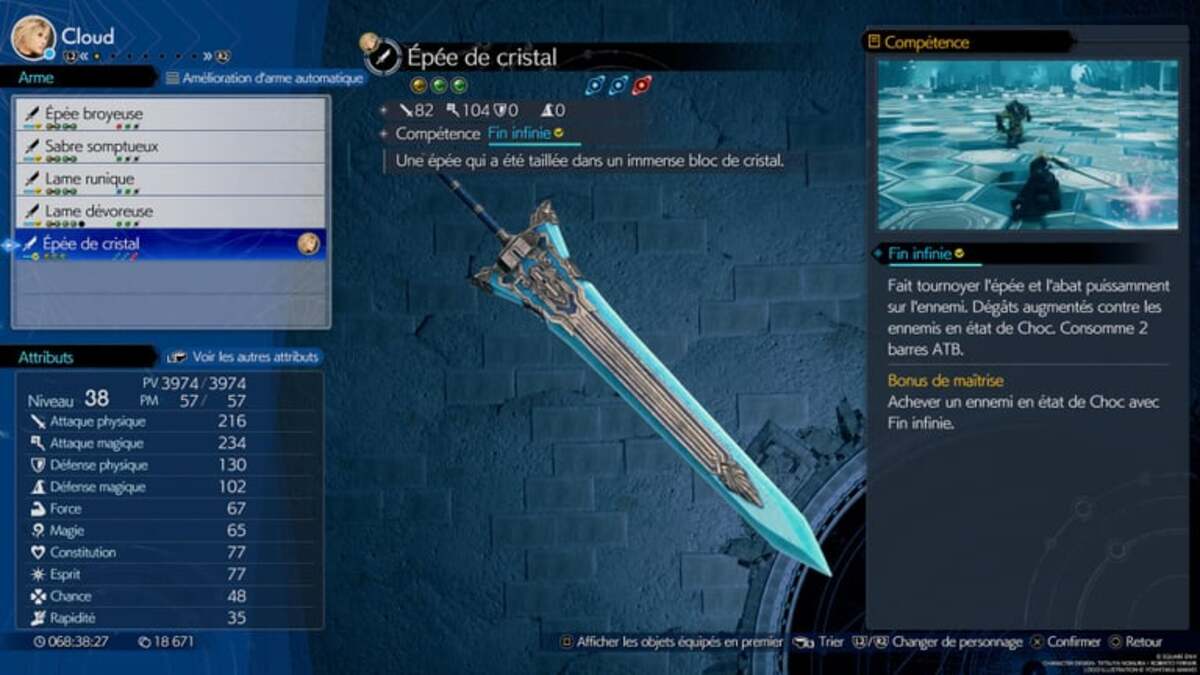
Task: Select the Lame runique weapon
Action: tap(170, 179)
